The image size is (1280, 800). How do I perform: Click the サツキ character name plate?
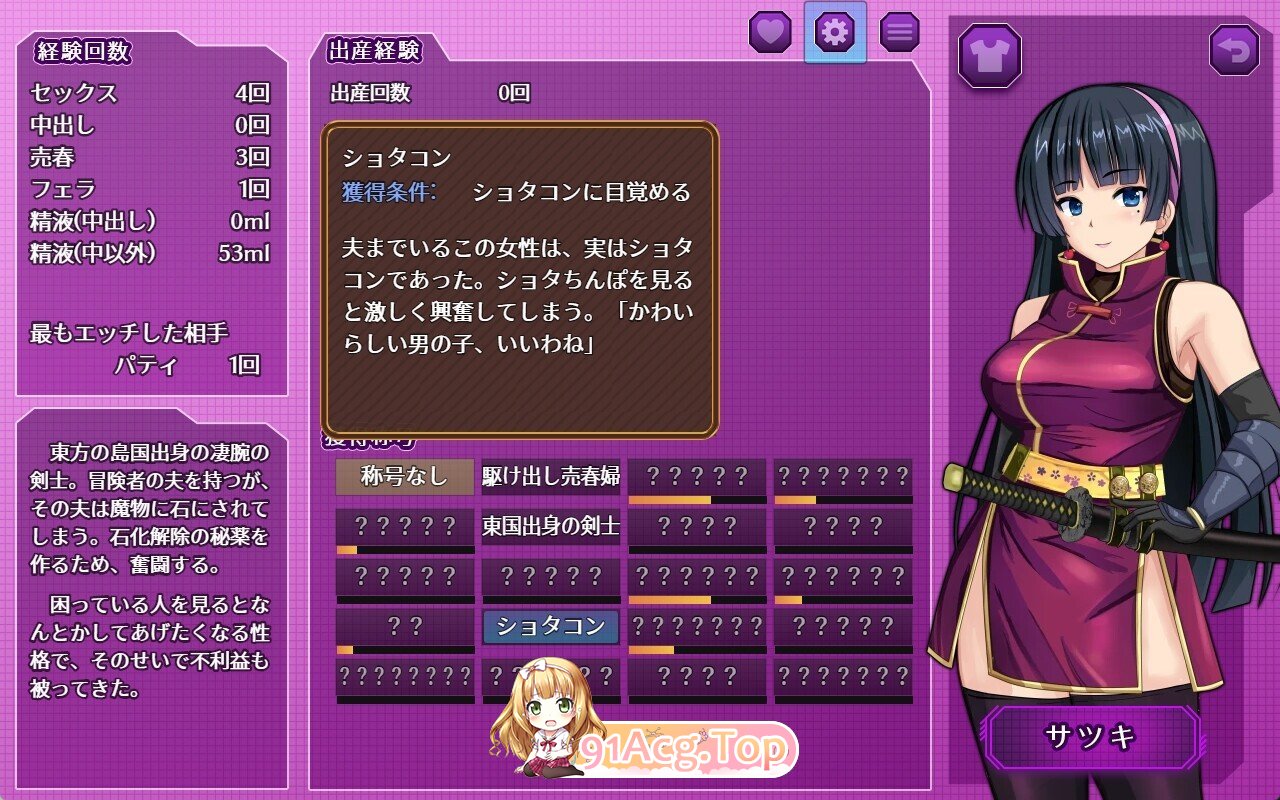click(x=1092, y=738)
